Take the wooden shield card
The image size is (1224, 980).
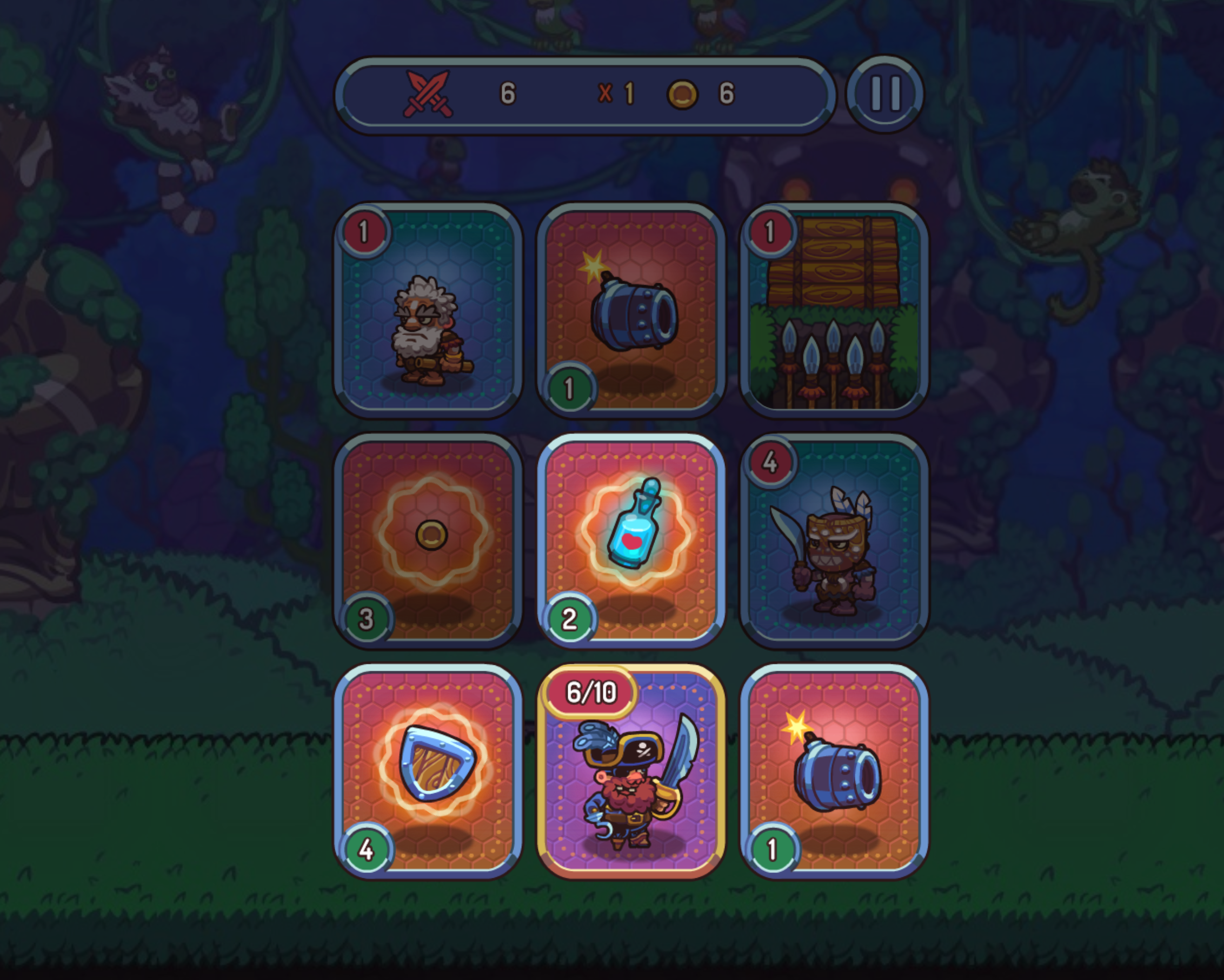click(428, 771)
